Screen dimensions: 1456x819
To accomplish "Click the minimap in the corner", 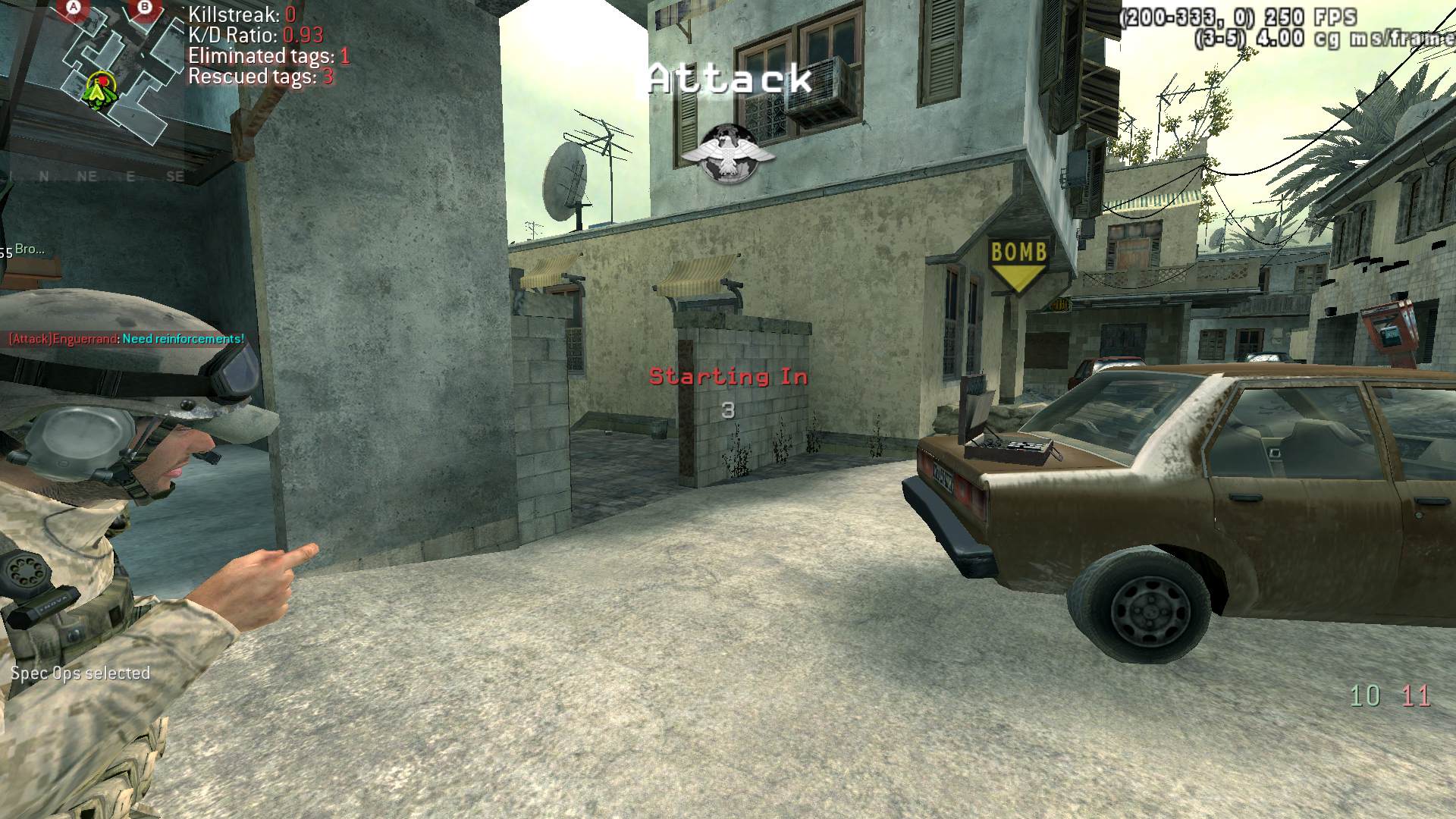I will coord(106,76).
